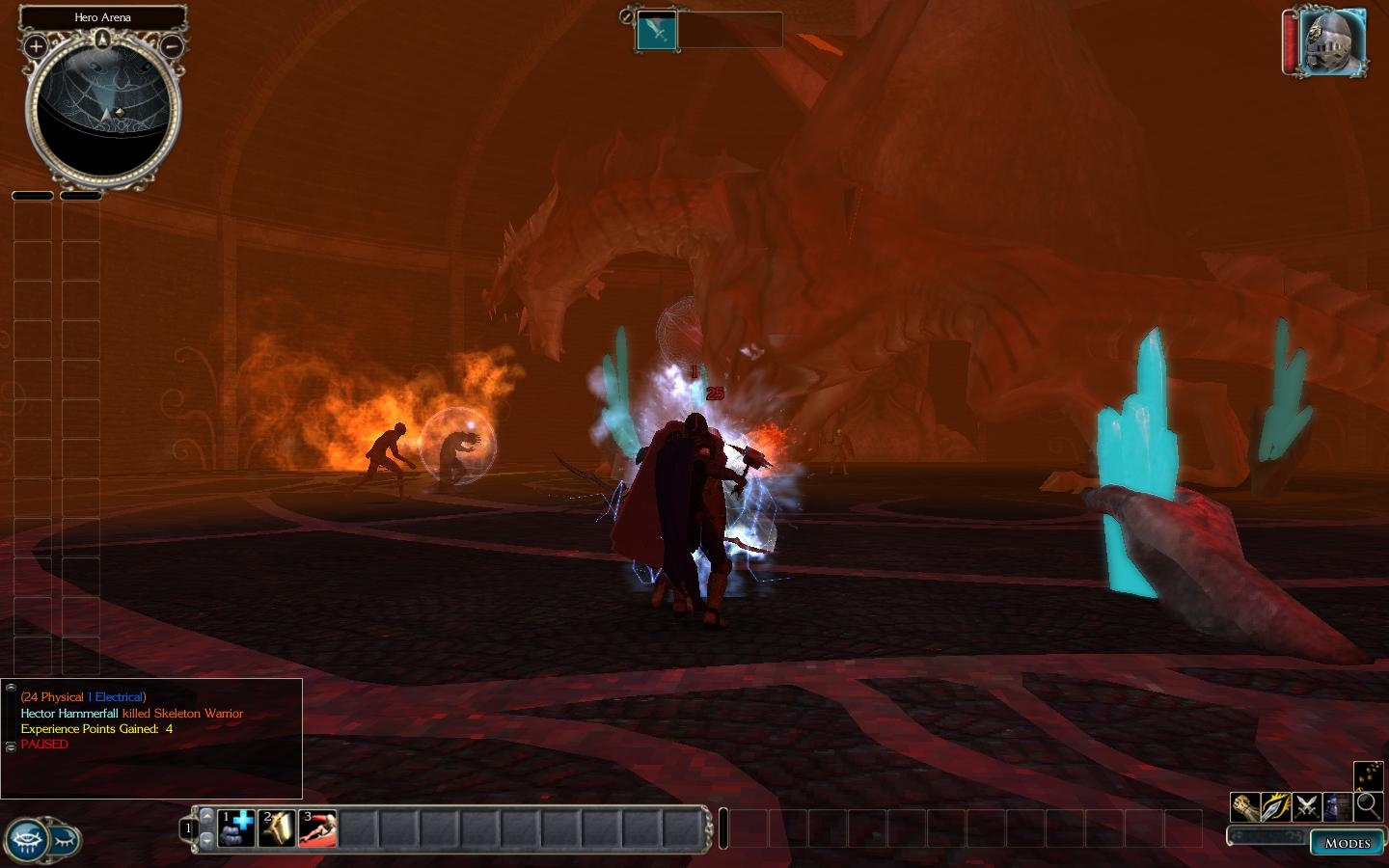Use hotbar slot 1 with blue cross
1389x868 pixels.
click(x=236, y=827)
